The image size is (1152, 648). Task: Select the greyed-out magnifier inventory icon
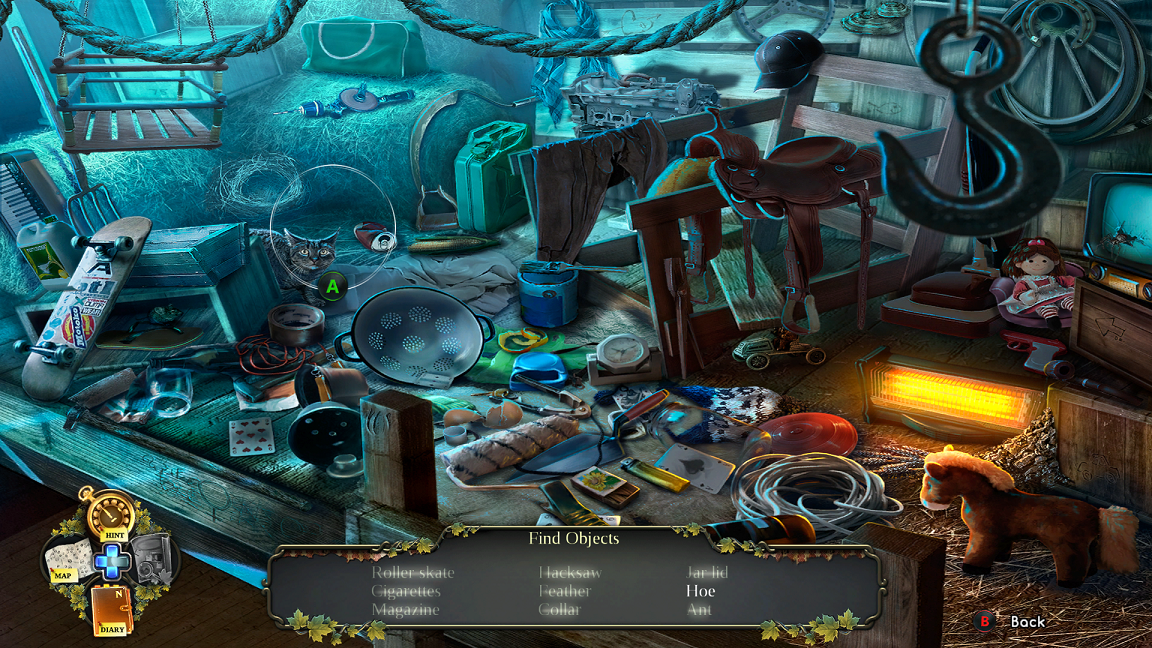pos(154,558)
